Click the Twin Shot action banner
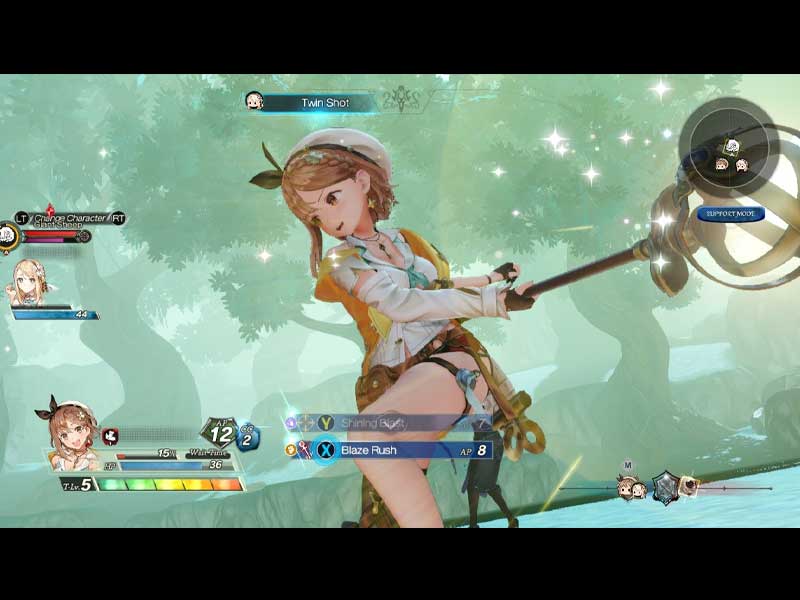The height and width of the screenshot is (600, 800). coord(323,102)
